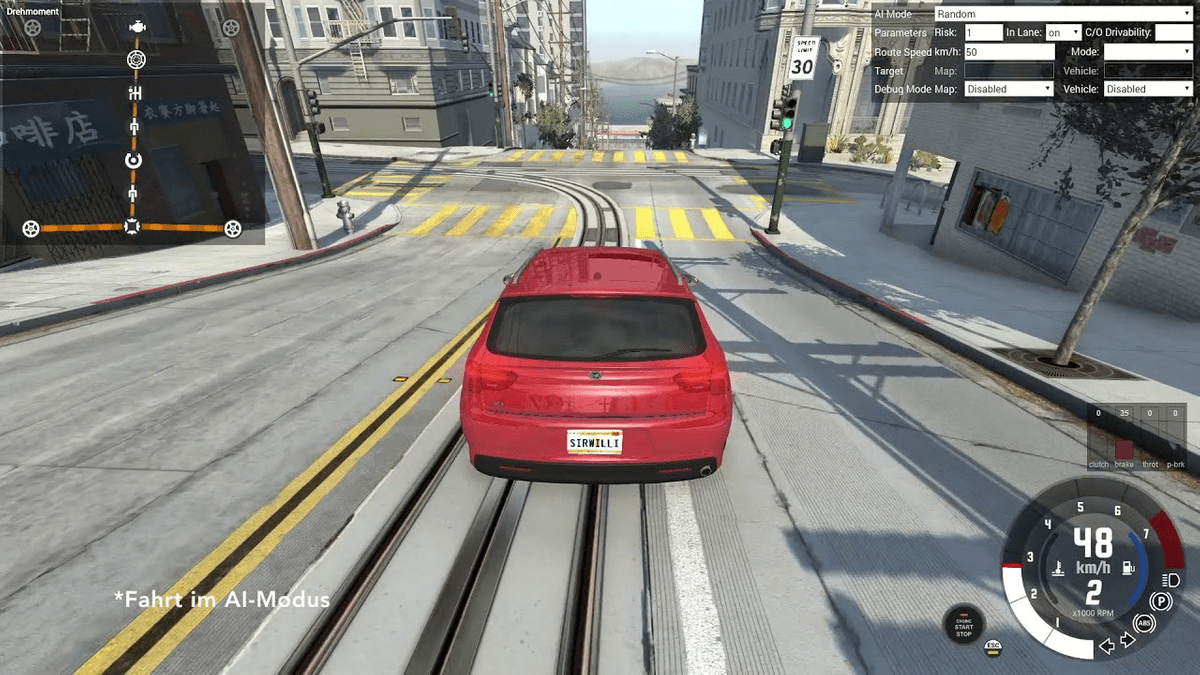Select the front-right wheel in the drivetrain diagram

[231, 28]
